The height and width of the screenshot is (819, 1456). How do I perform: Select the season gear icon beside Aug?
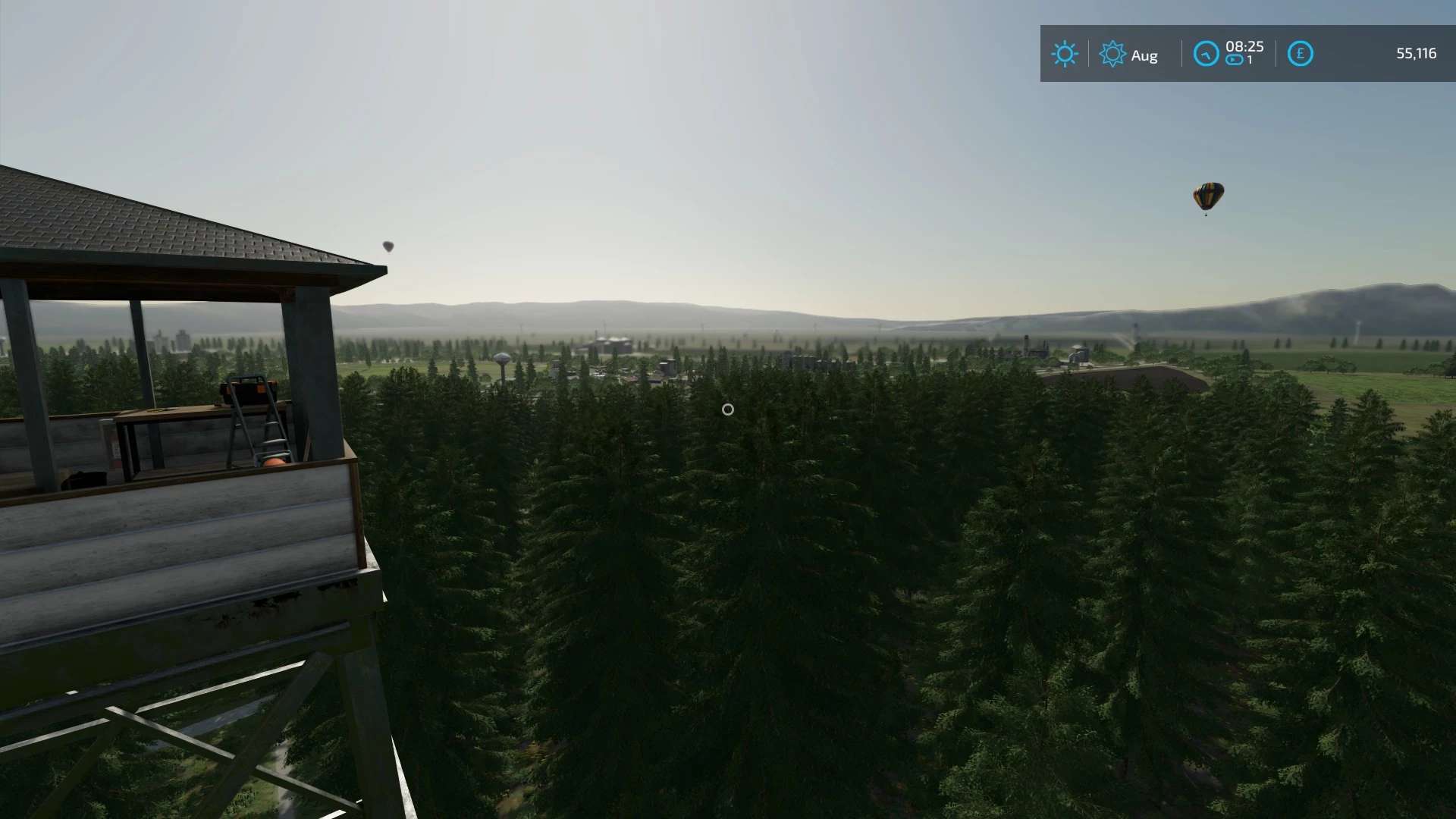coord(1112,54)
